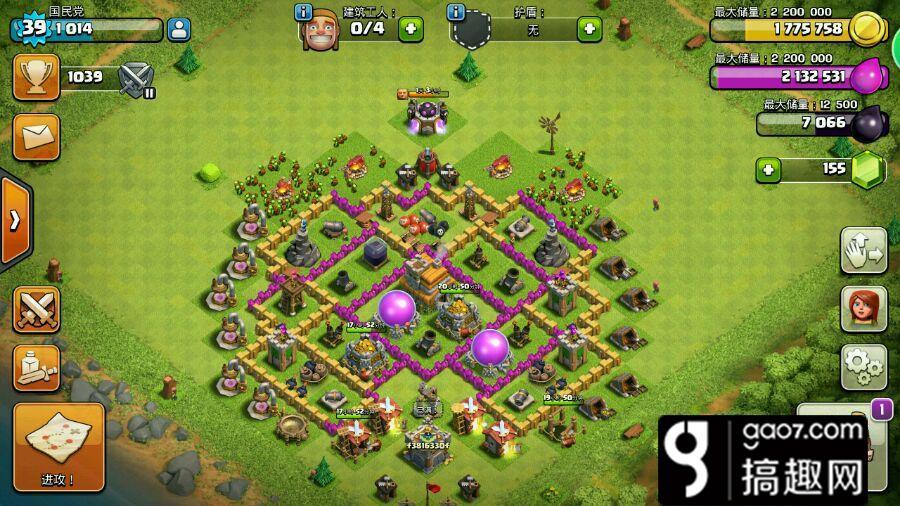Image resolution: width=900 pixels, height=506 pixels.
Task: Open the red-haired woman profile button
Action: [863, 309]
